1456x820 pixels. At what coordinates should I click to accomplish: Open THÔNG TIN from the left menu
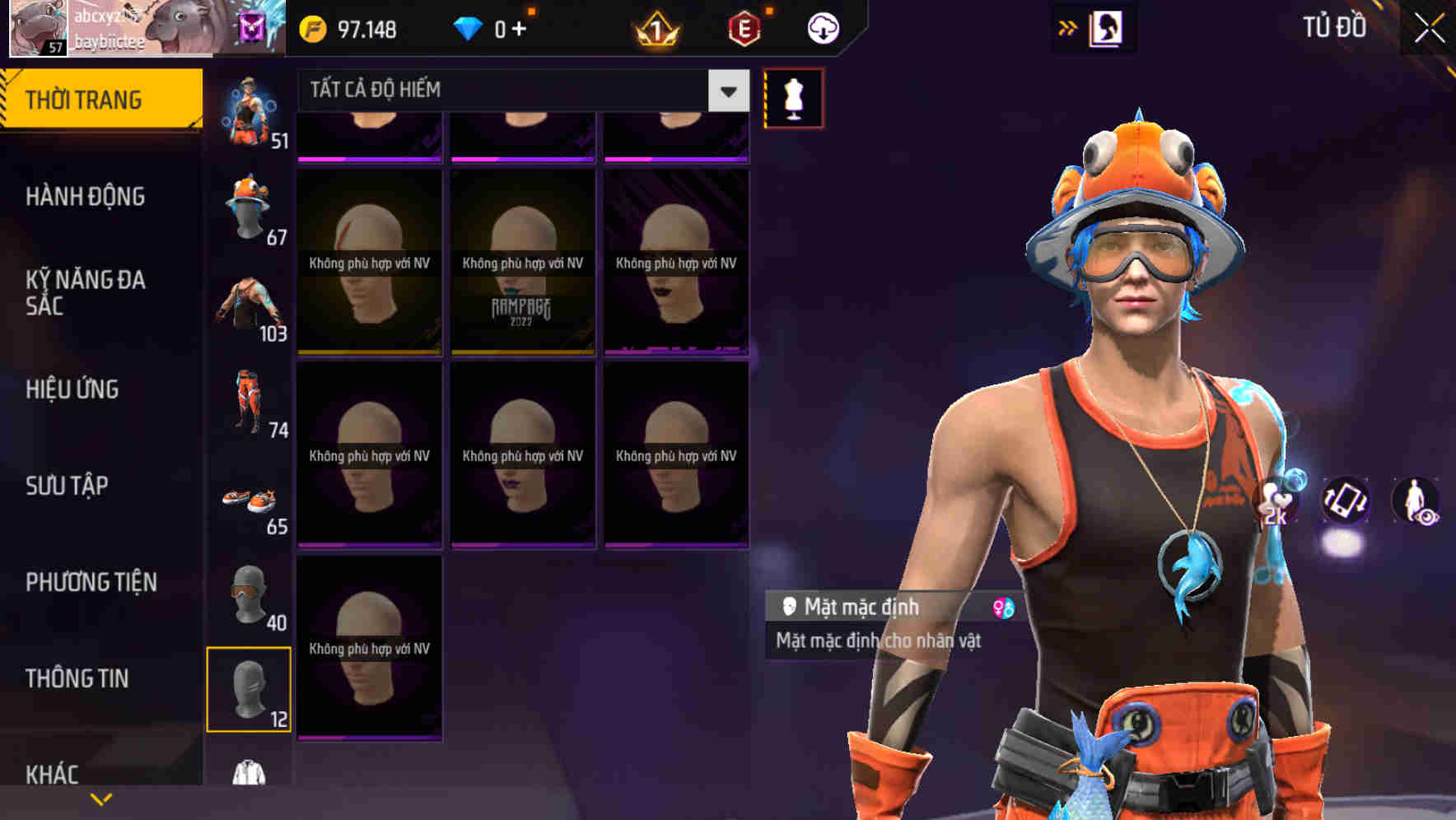[x=77, y=678]
